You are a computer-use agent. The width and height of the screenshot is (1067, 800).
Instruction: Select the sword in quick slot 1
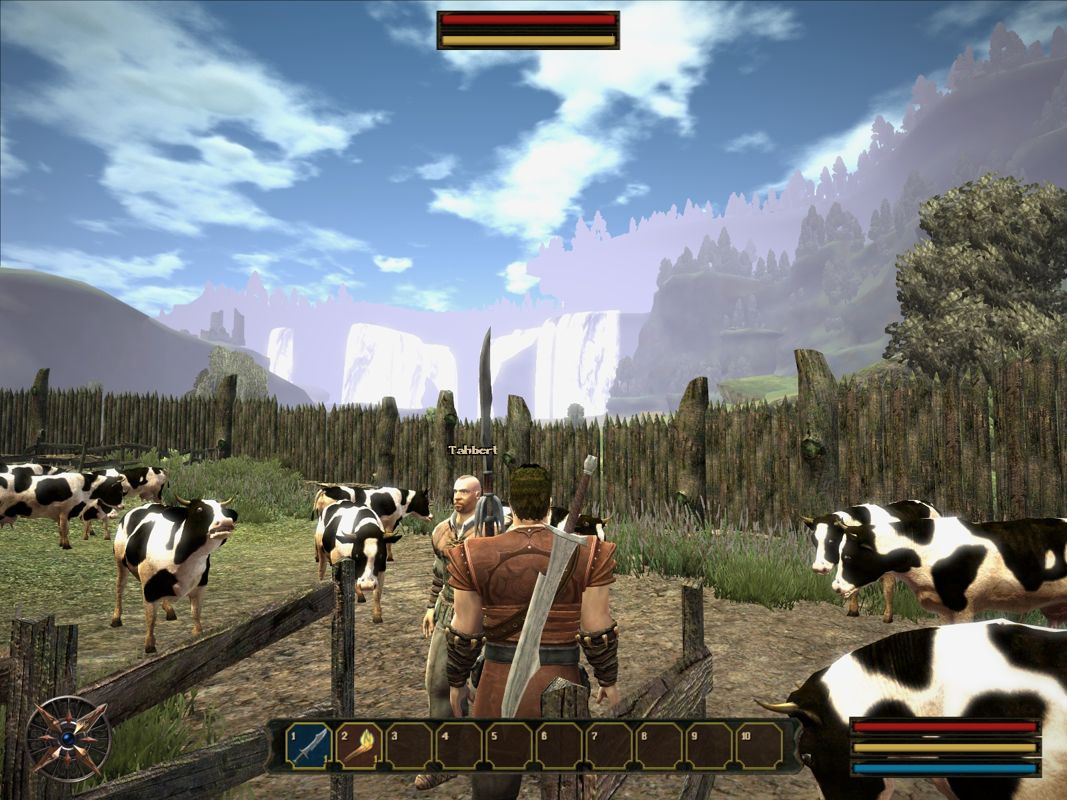[x=309, y=746]
